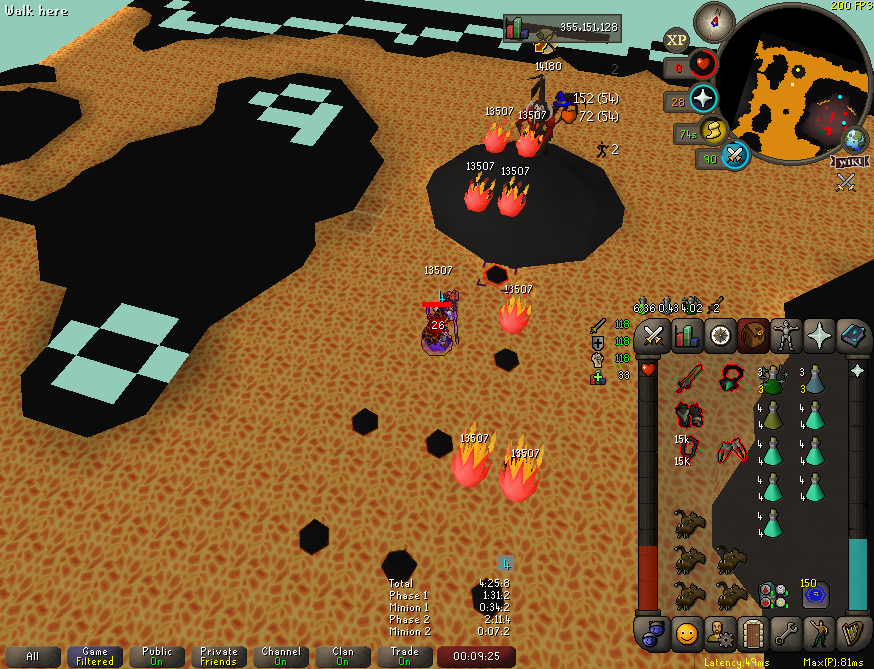This screenshot has width=874, height=669.
Task: Toggle the XP drops orb
Action: coord(677,40)
